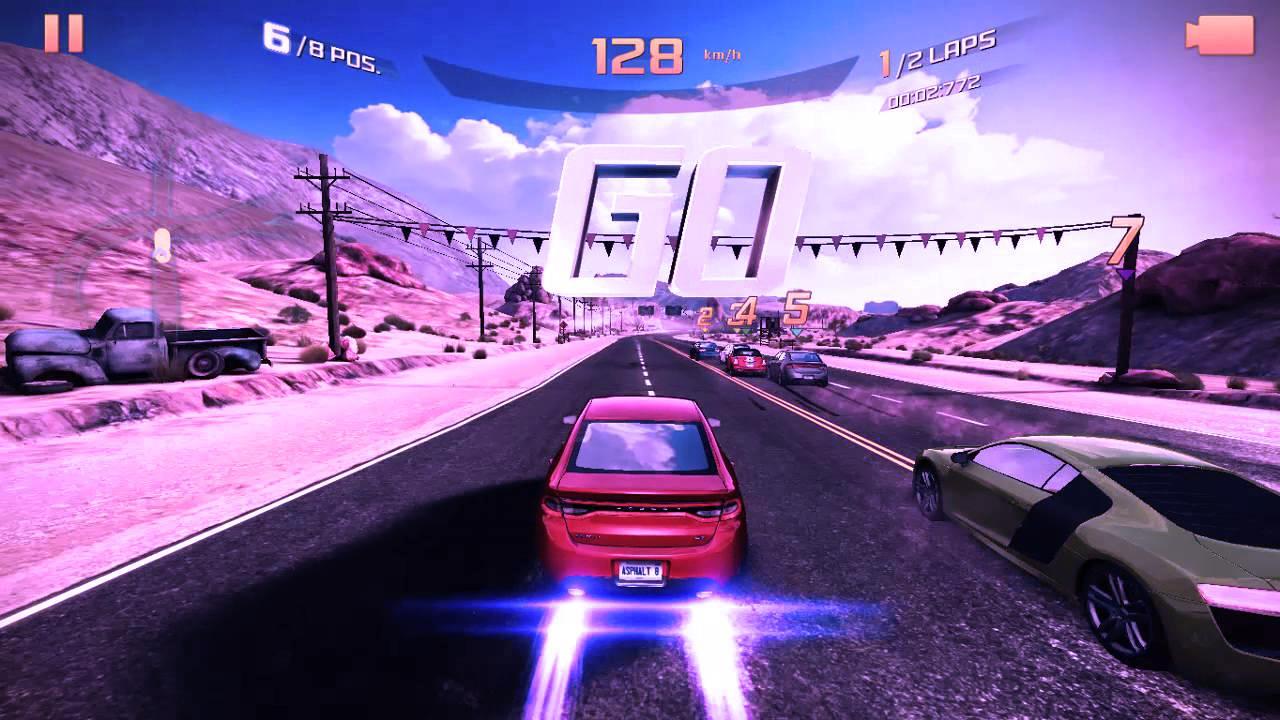Select the 1/2 LAPS counter
This screenshot has height=720, width=1280.
[937, 42]
